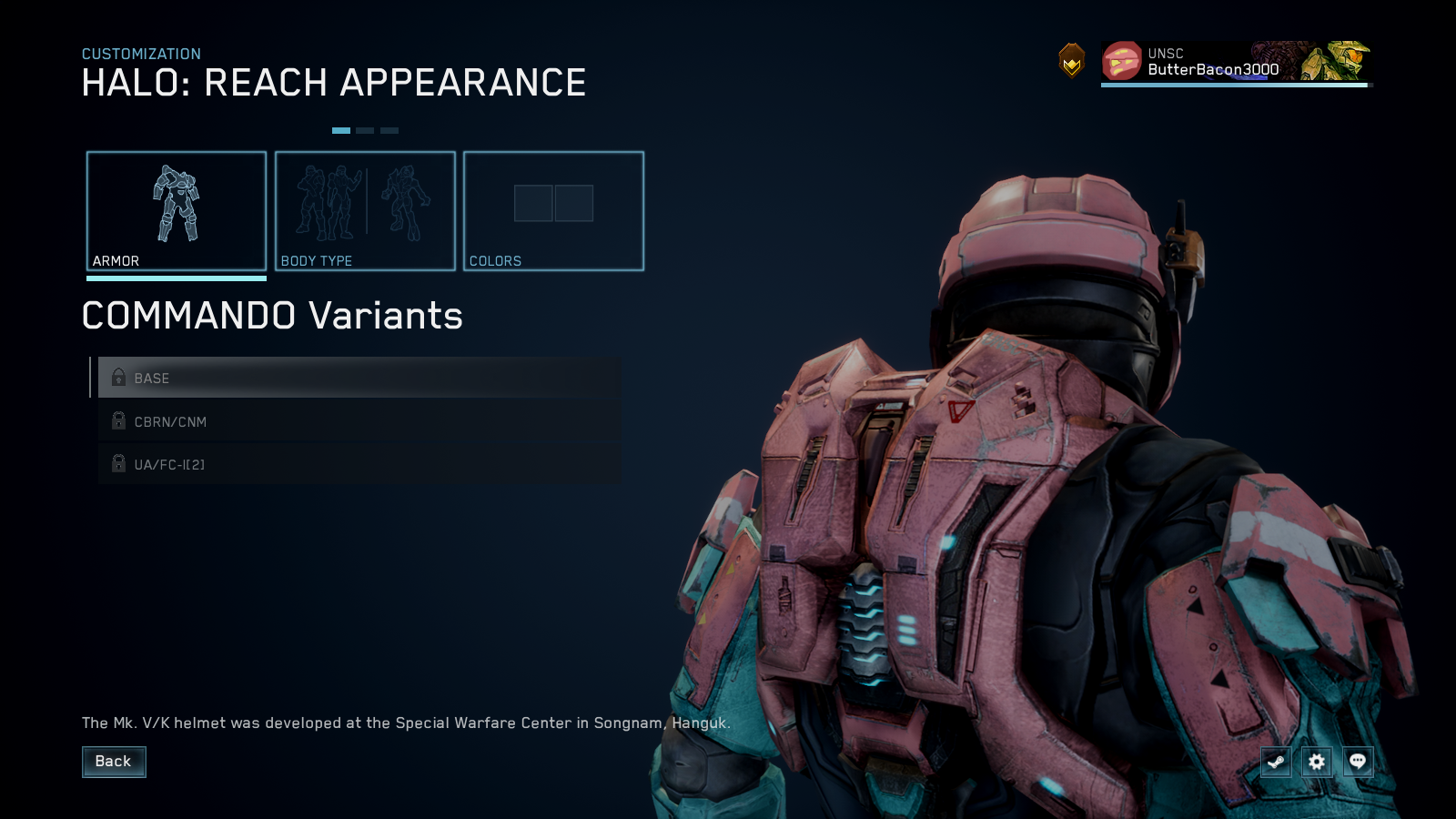Open the chat bubble icon

coord(1358,762)
